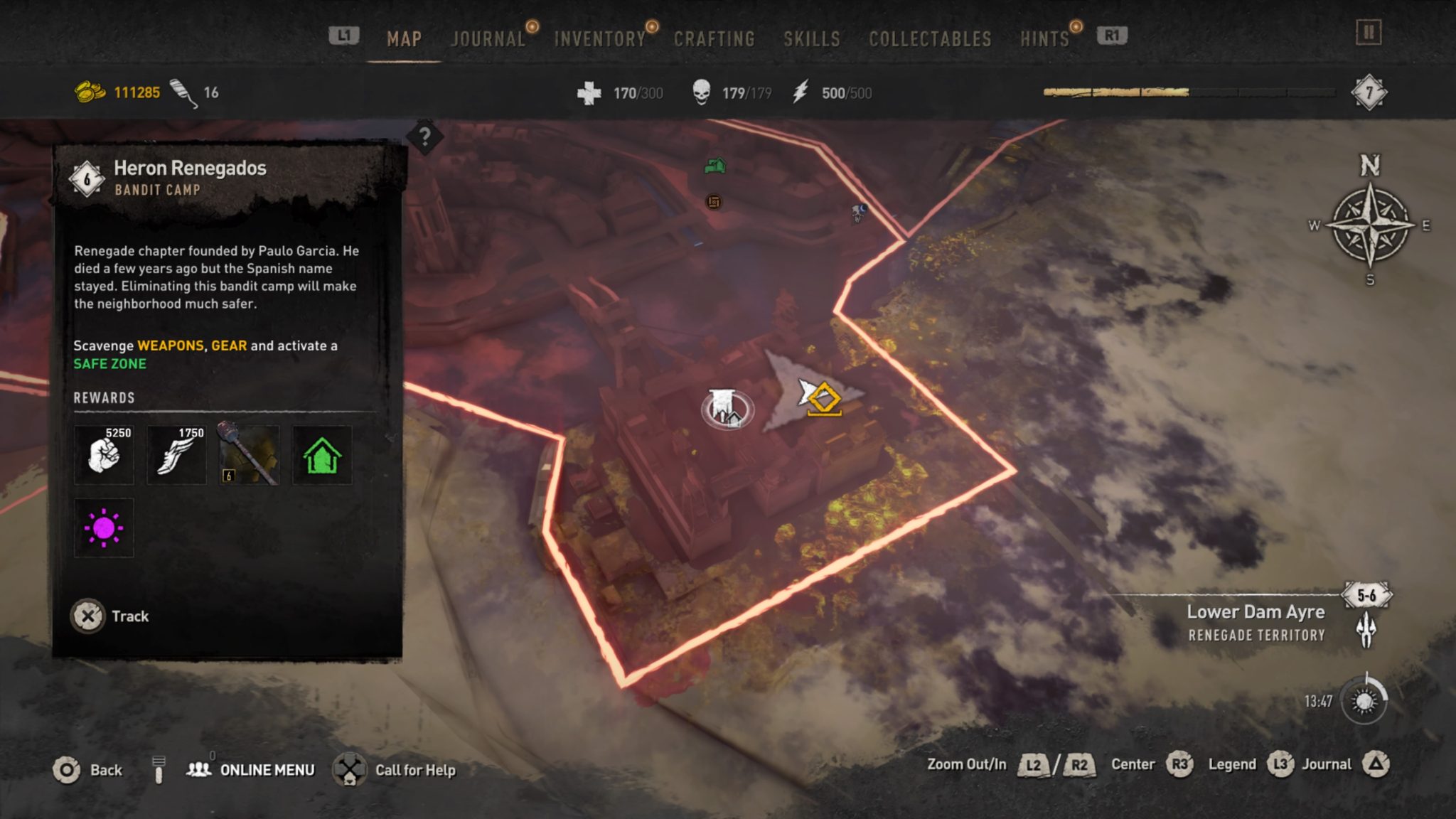Select the craftmaster shop marker on the map
Image resolution: width=1456 pixels, height=819 pixels.
point(712,203)
